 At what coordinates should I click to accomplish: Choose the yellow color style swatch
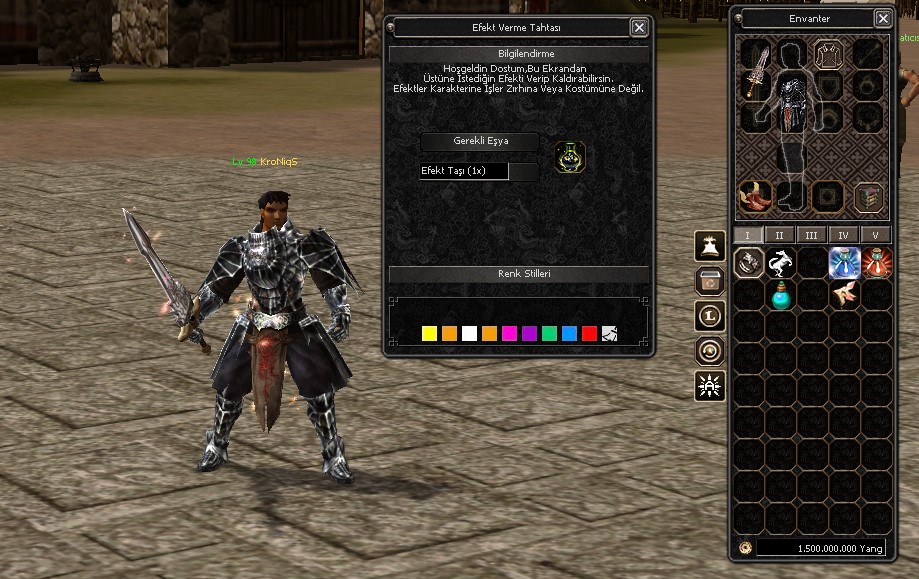pyautogui.click(x=429, y=333)
